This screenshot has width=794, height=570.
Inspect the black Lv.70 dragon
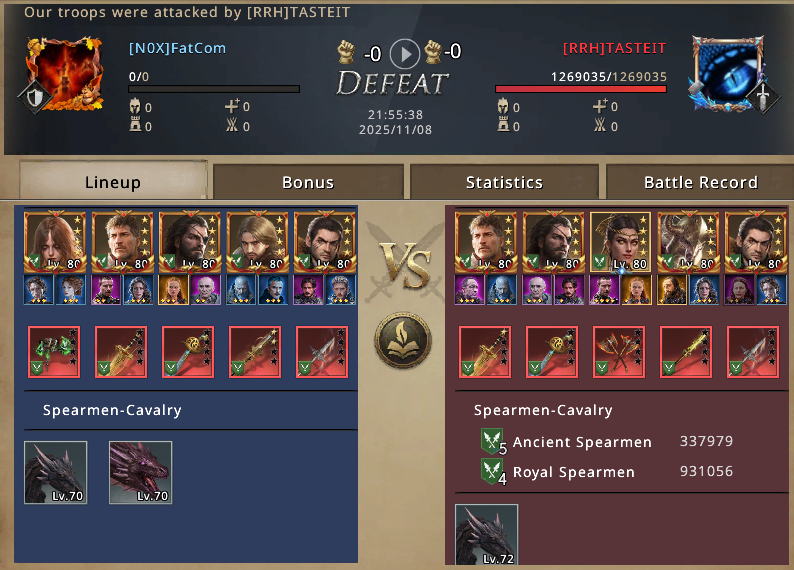56,473
